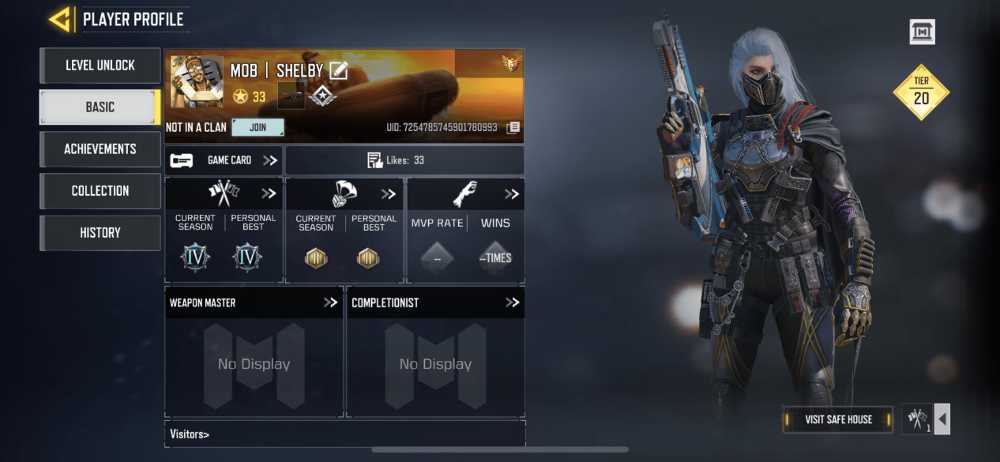Expand the Weapon Master panel
This screenshot has height=462, width=1000.
[330, 302]
